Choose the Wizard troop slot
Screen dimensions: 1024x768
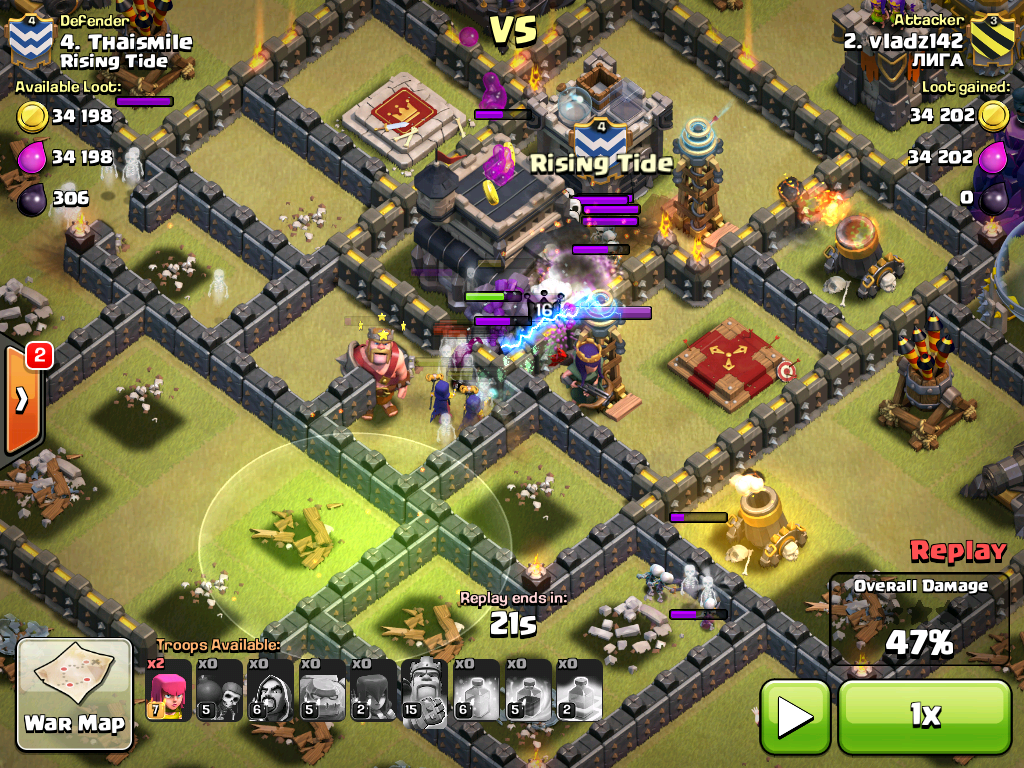click(x=271, y=690)
